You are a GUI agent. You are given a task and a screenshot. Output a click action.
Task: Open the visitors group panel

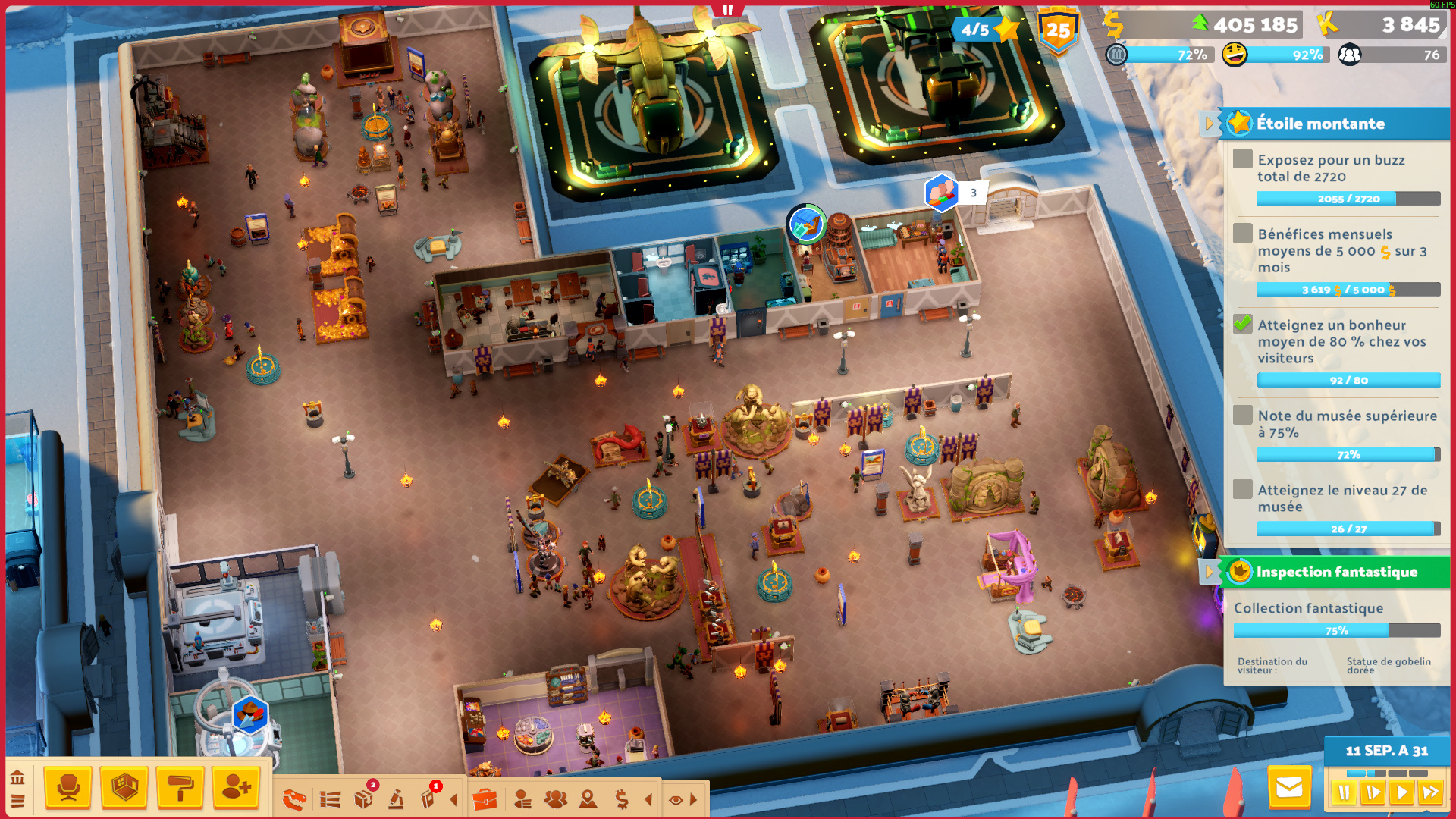click(x=555, y=799)
